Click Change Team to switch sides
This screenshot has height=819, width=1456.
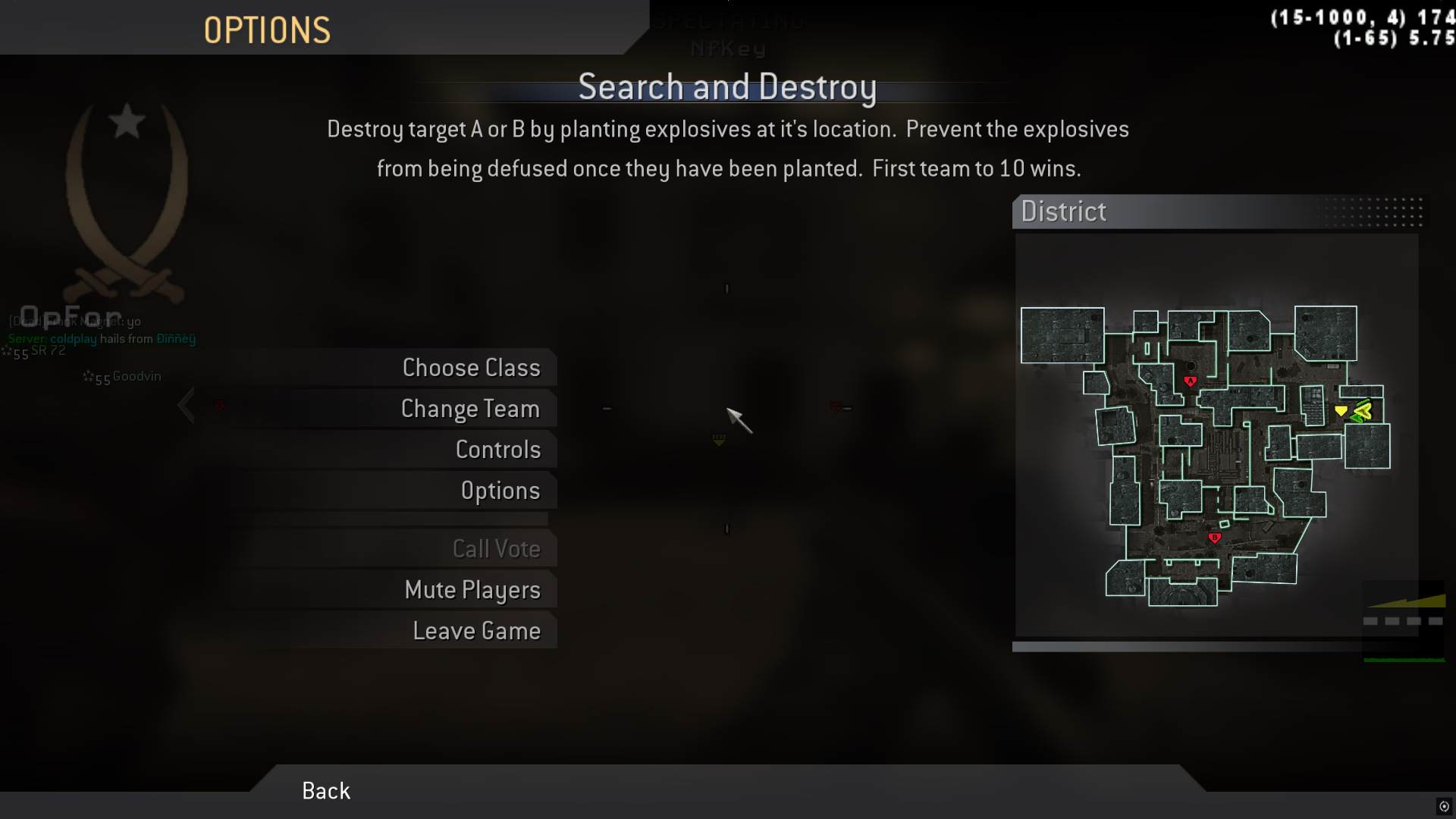[x=470, y=408]
